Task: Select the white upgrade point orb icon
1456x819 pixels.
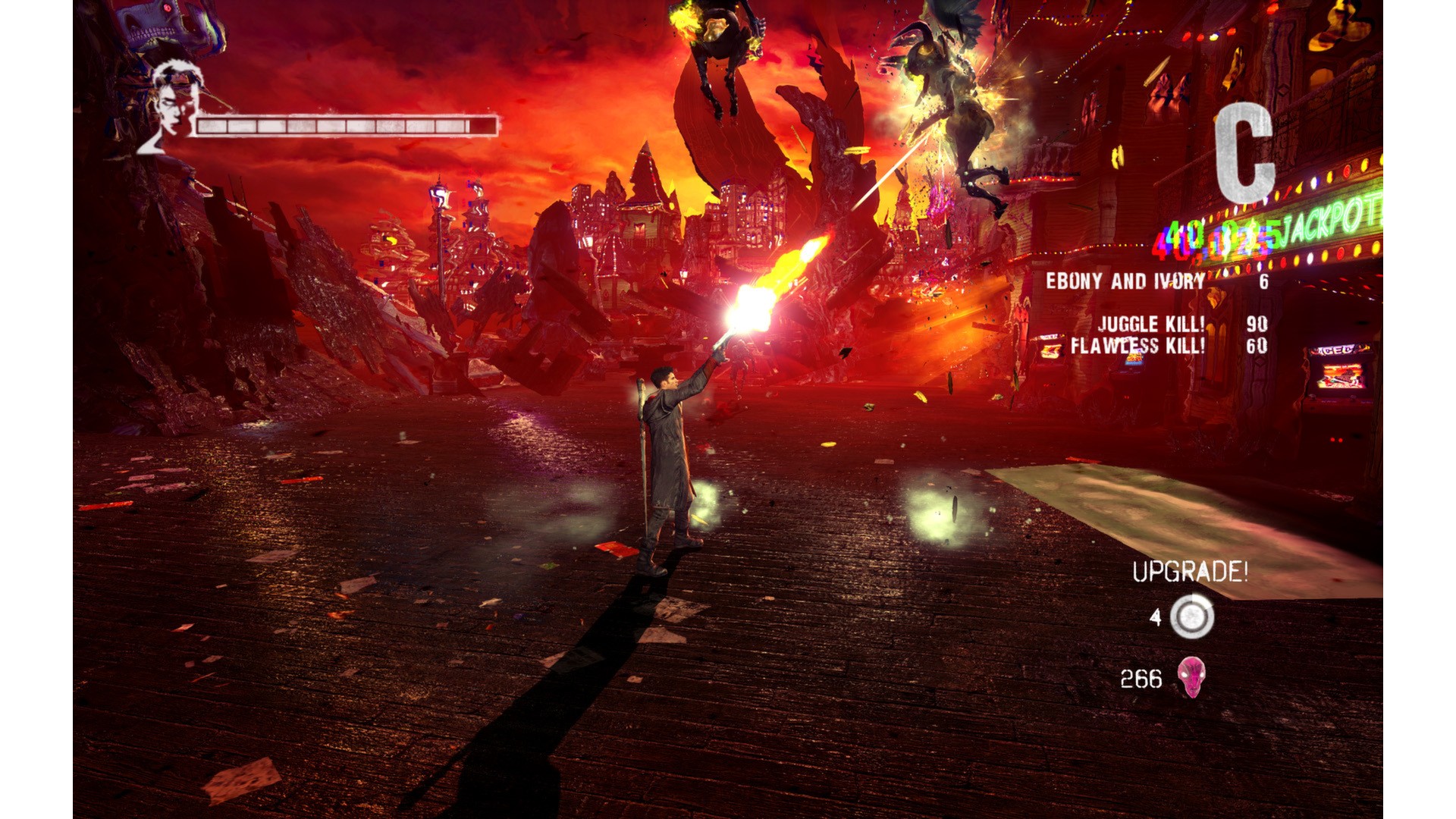Action: [1191, 616]
